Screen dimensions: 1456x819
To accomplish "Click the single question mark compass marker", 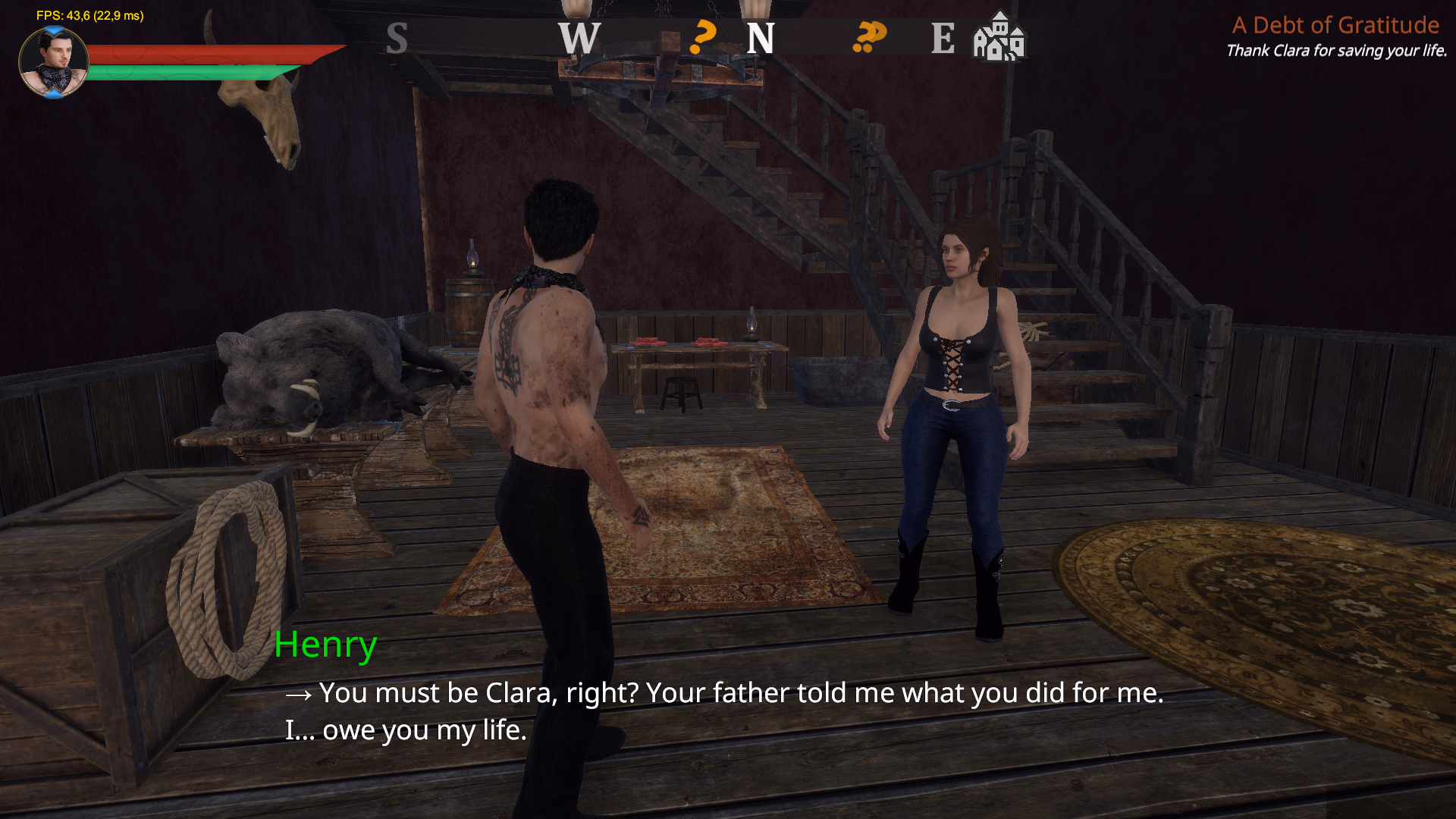I will (x=703, y=37).
